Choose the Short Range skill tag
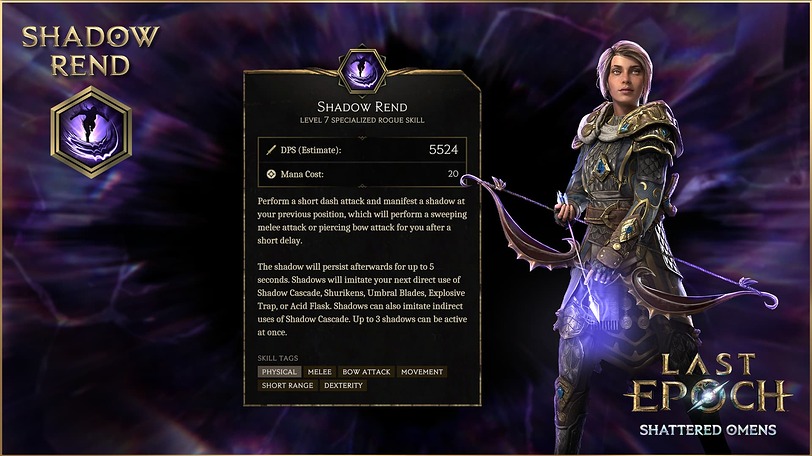Screen dimensions: 812x456 tap(287, 385)
